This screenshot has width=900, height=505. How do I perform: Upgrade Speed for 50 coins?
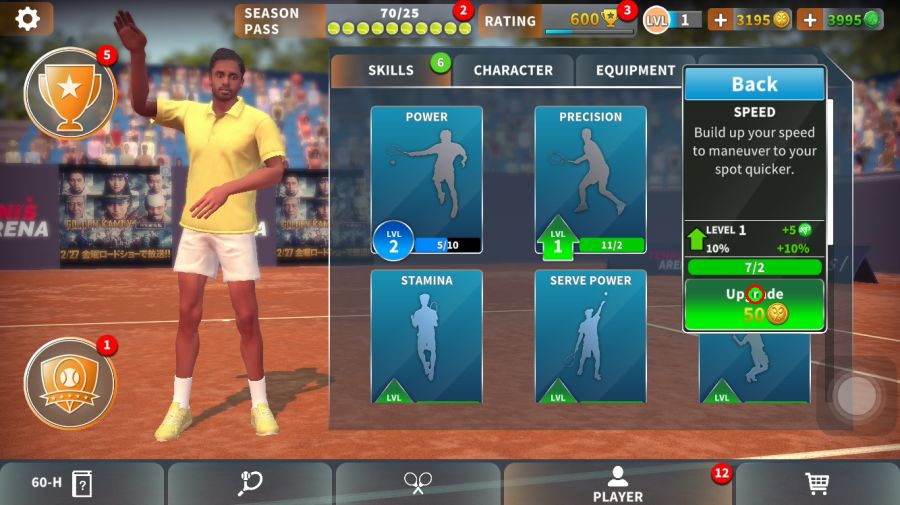[754, 304]
